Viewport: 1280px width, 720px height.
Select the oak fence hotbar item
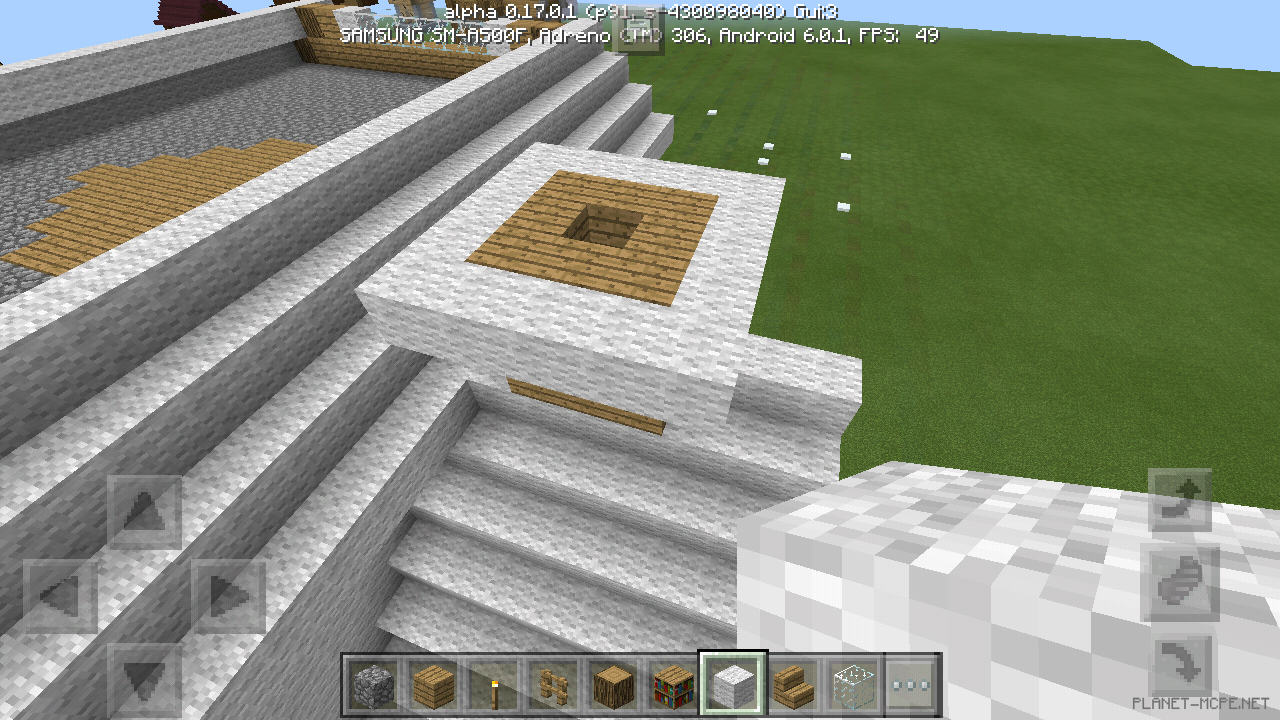click(x=554, y=685)
